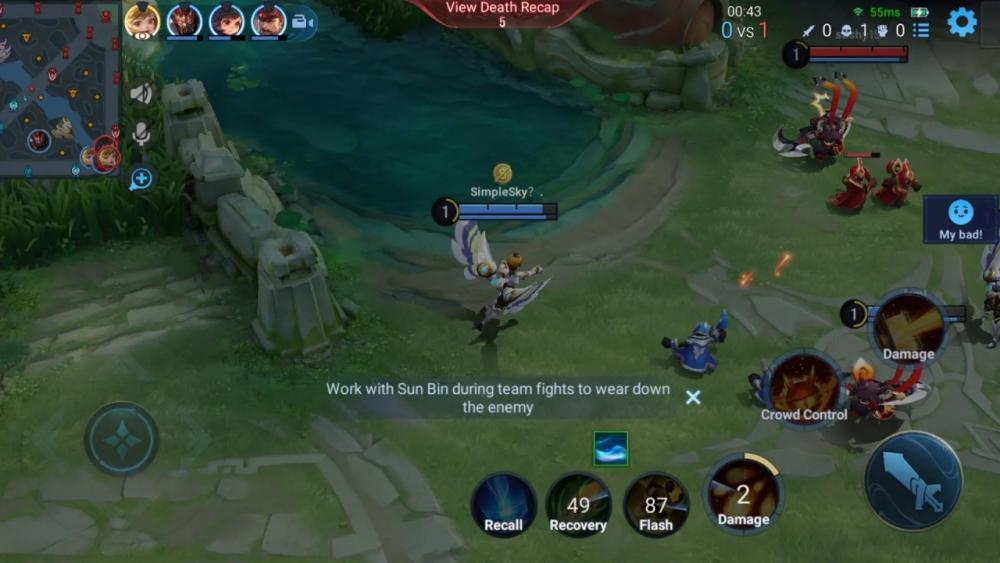Use the Recovery spell on cooldown
The image size is (1000, 563).
578,505
